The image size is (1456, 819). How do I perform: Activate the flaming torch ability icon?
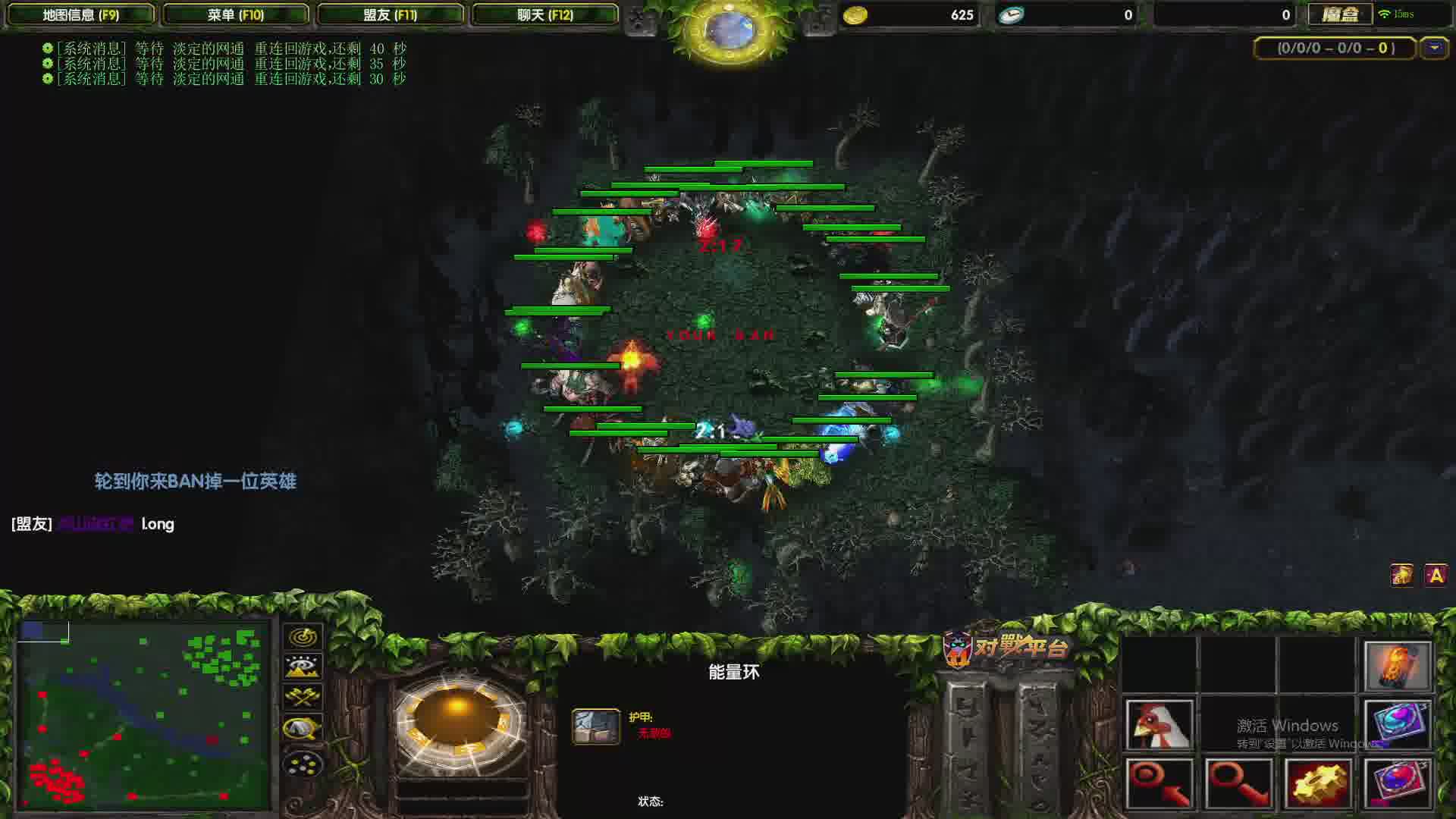click(x=1397, y=666)
